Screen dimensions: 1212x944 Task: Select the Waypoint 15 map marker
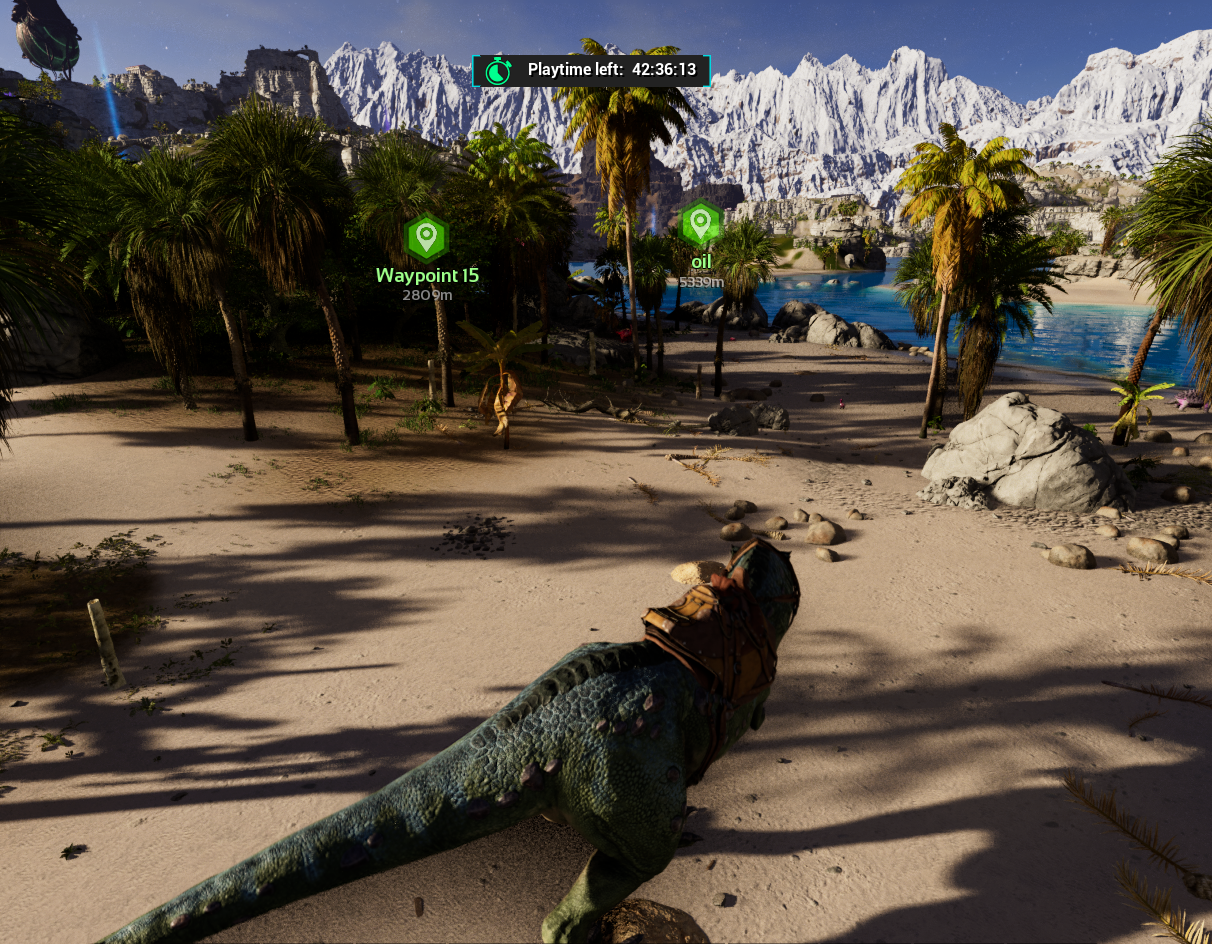[x=427, y=238]
